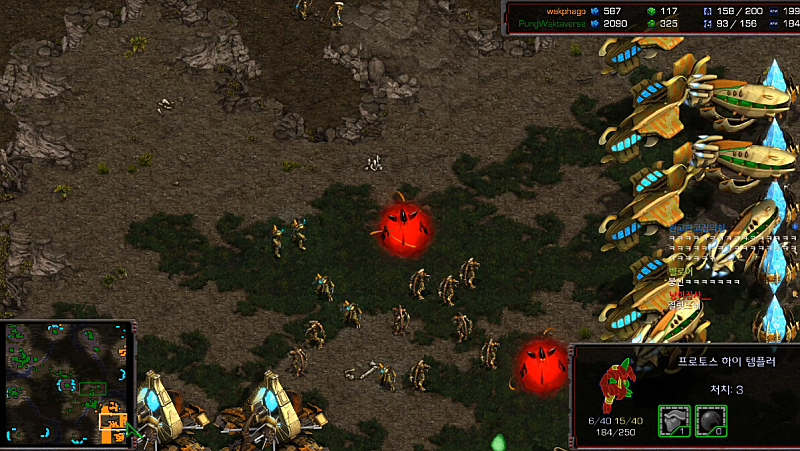Click the Protoss armor upgrade icon
Viewport: 800px width, 451px height.
pos(673,419)
